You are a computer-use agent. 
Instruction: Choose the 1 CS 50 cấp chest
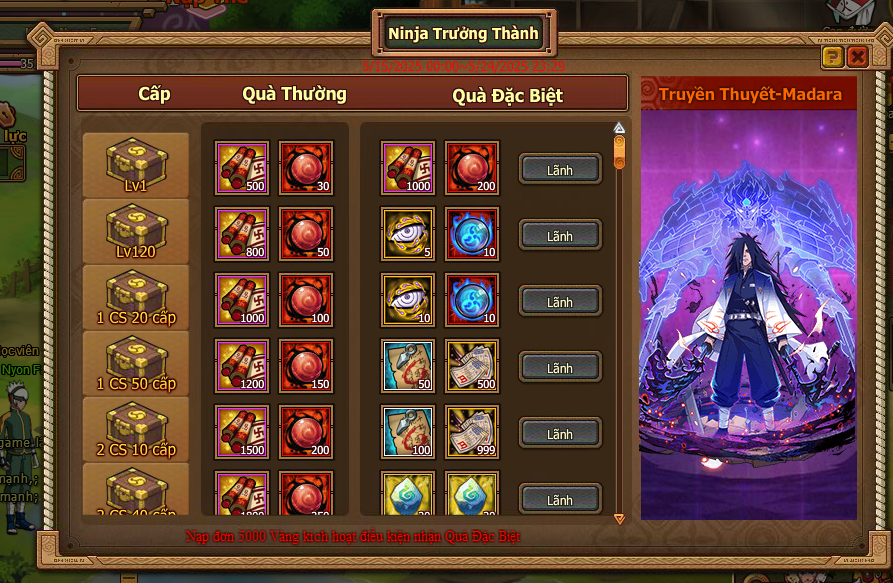click(136, 362)
